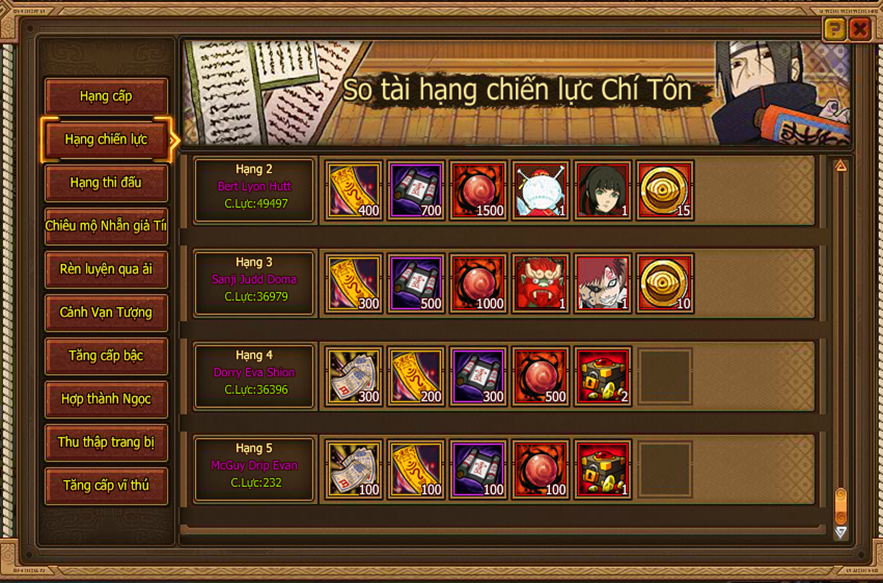The width and height of the screenshot is (883, 583).
Task: Select the Hạng chiến lực tab
Action: (106, 139)
